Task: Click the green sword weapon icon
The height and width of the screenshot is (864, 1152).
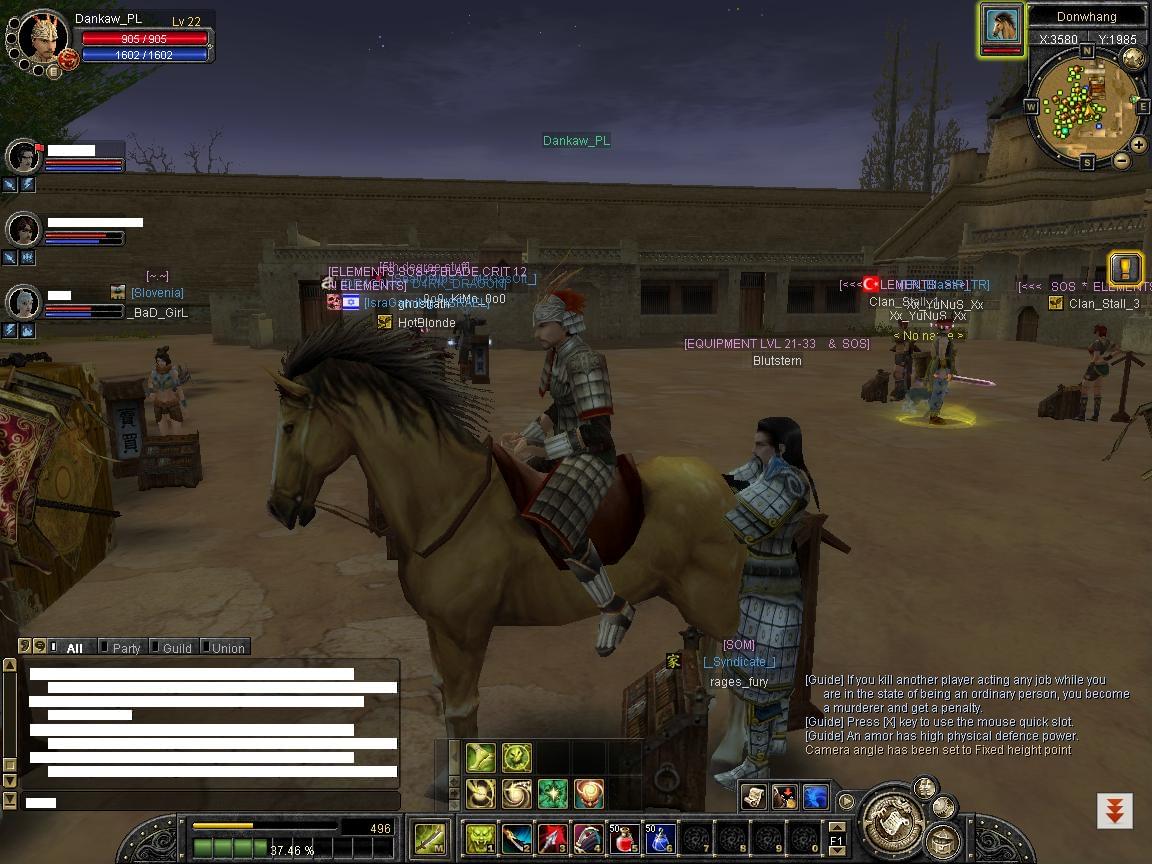Action: coord(431,838)
